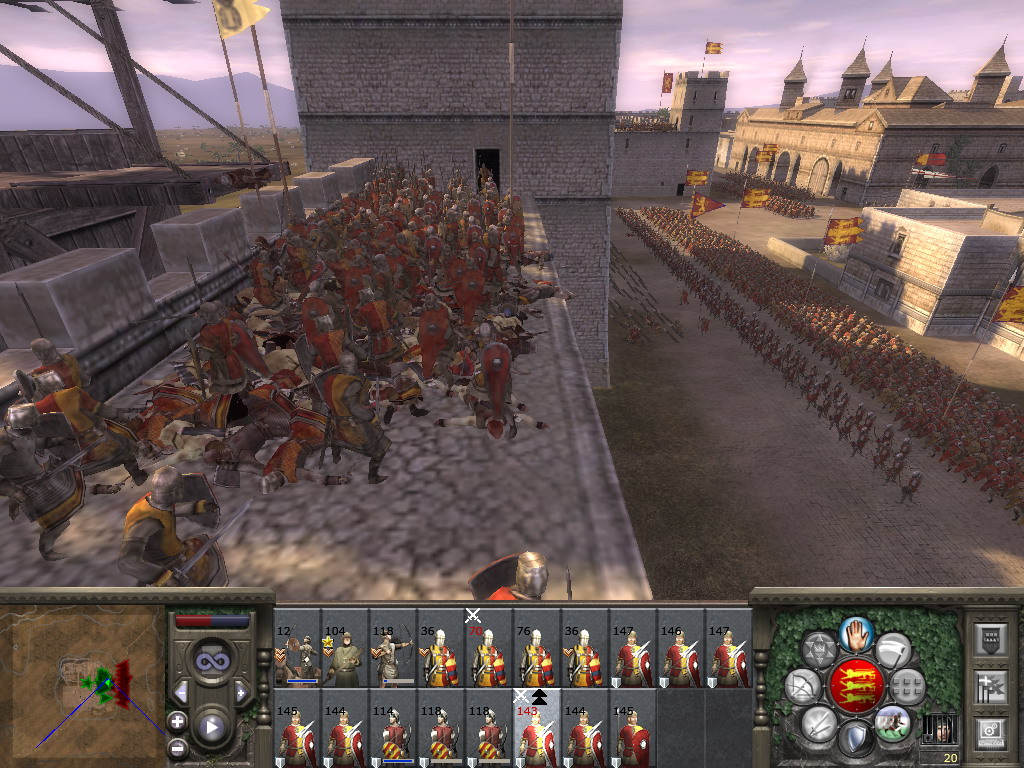Zoom in the minimap with plus button
The height and width of the screenshot is (768, 1024).
point(177,720)
